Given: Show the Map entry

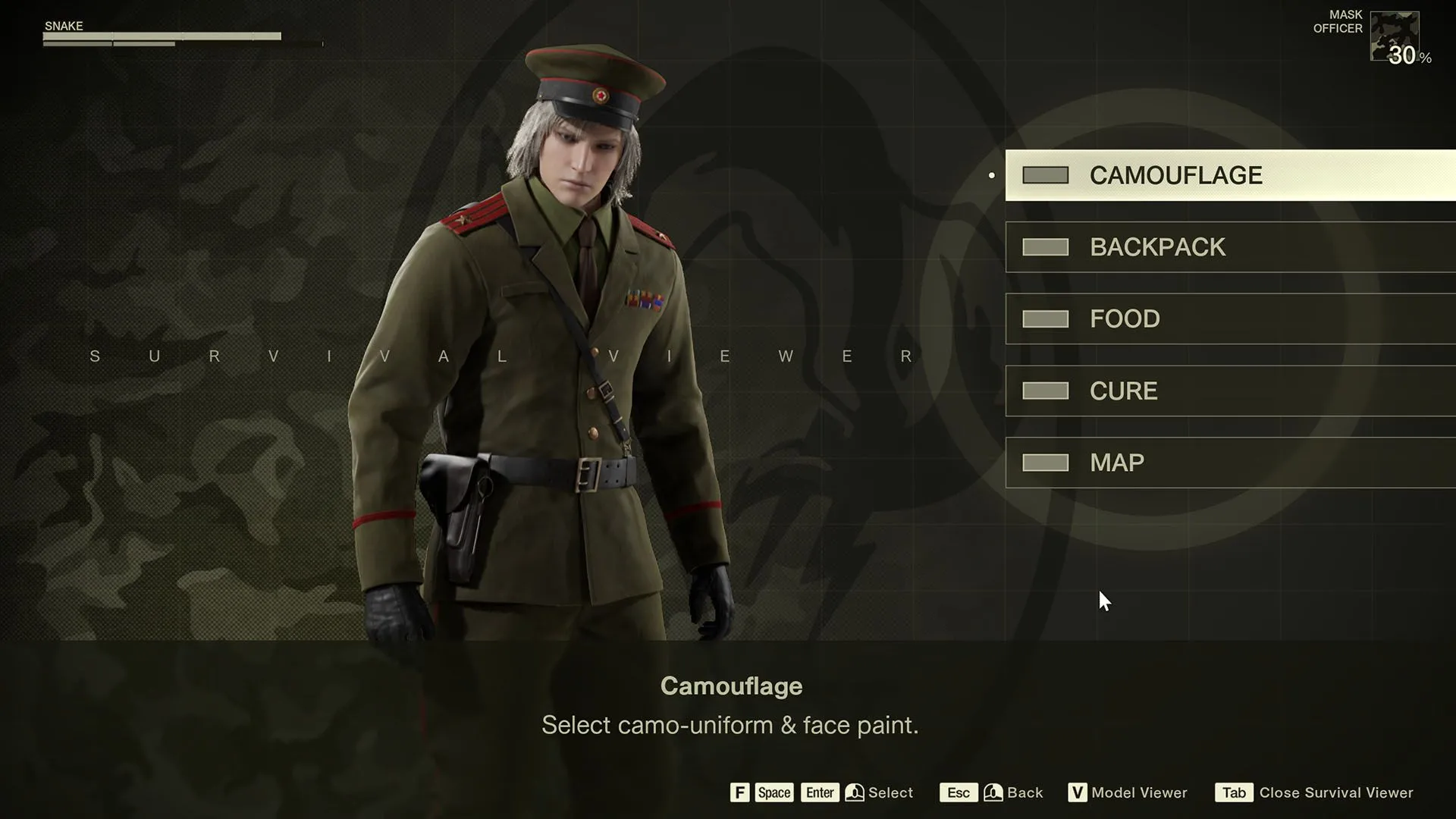Looking at the screenshot, I should [x=1228, y=463].
